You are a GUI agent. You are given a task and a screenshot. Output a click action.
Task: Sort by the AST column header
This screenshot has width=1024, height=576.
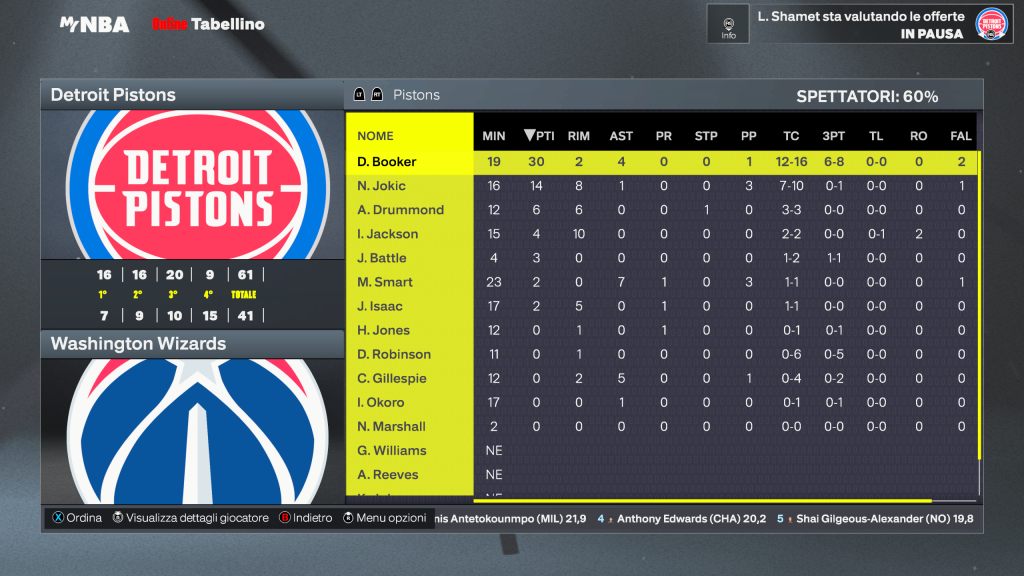(x=621, y=136)
